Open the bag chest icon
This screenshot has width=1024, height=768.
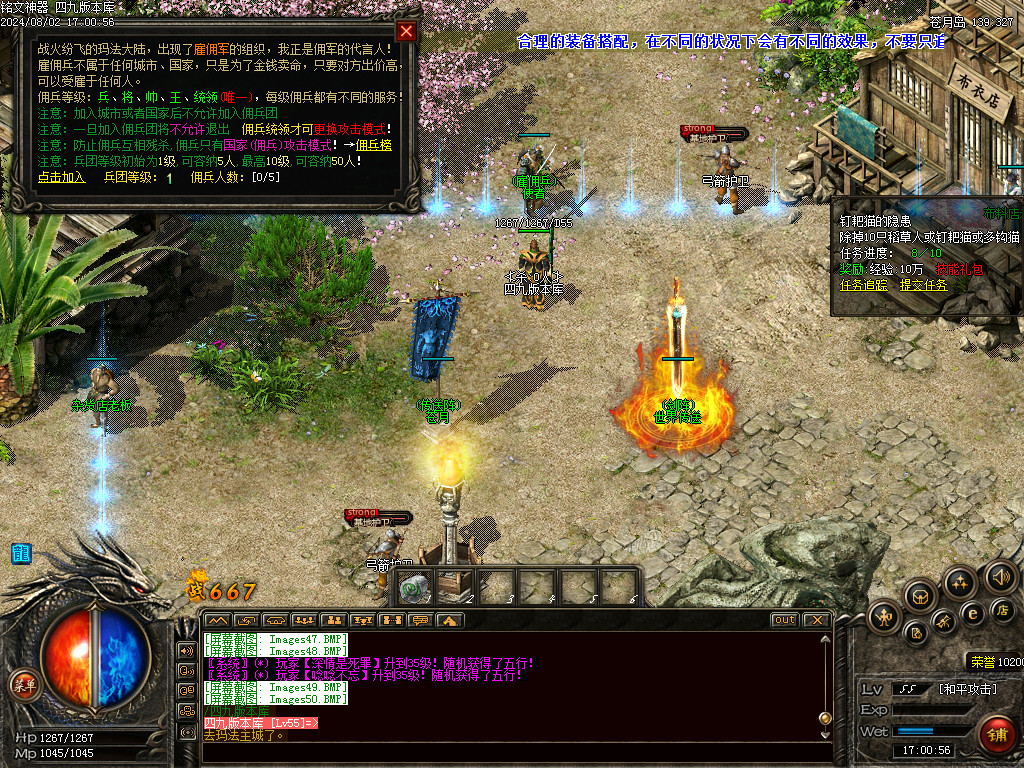pyautogui.click(x=921, y=597)
